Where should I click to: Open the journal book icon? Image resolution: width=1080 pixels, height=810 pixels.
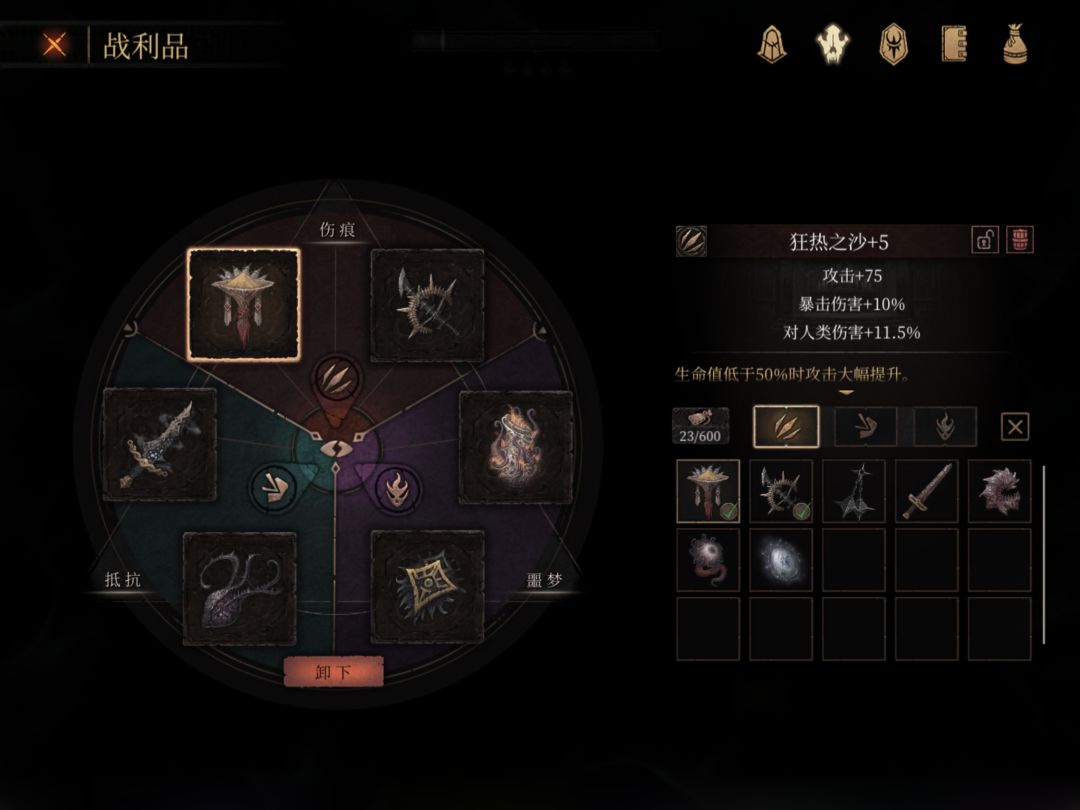[x=954, y=44]
